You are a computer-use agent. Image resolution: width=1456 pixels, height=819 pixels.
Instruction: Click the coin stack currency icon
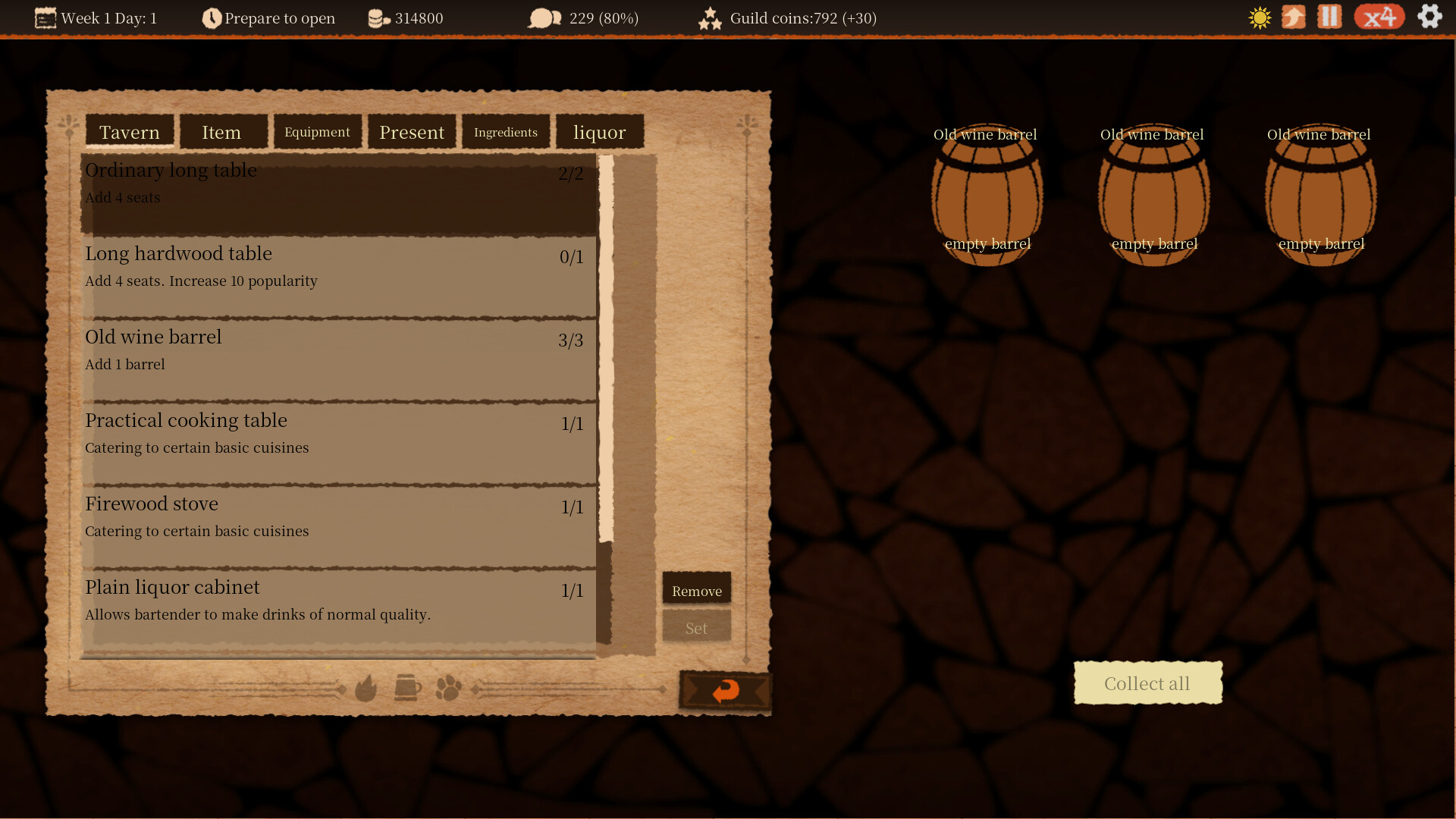pos(377,17)
